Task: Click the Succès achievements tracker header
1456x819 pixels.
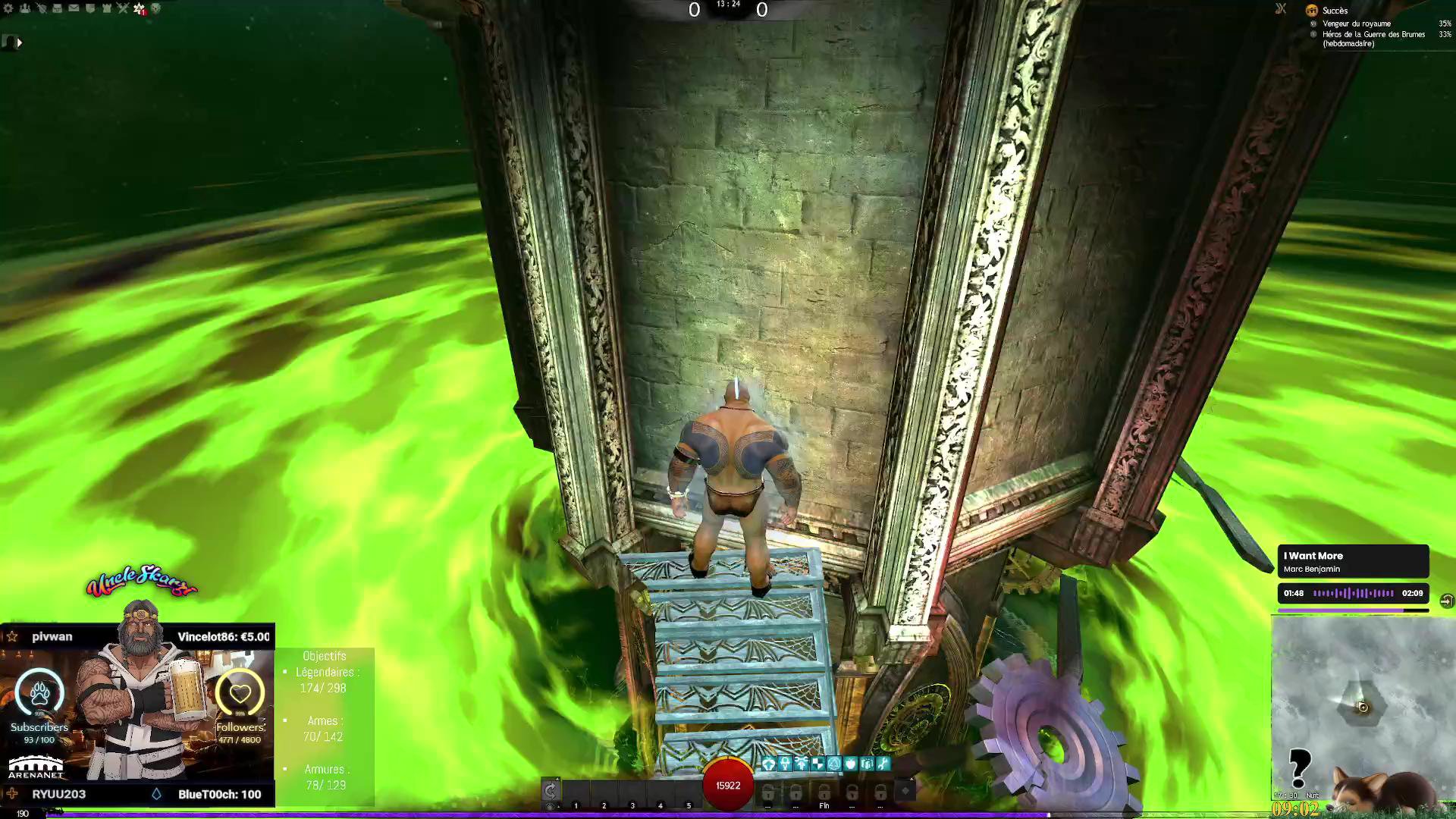Action: [1335, 11]
